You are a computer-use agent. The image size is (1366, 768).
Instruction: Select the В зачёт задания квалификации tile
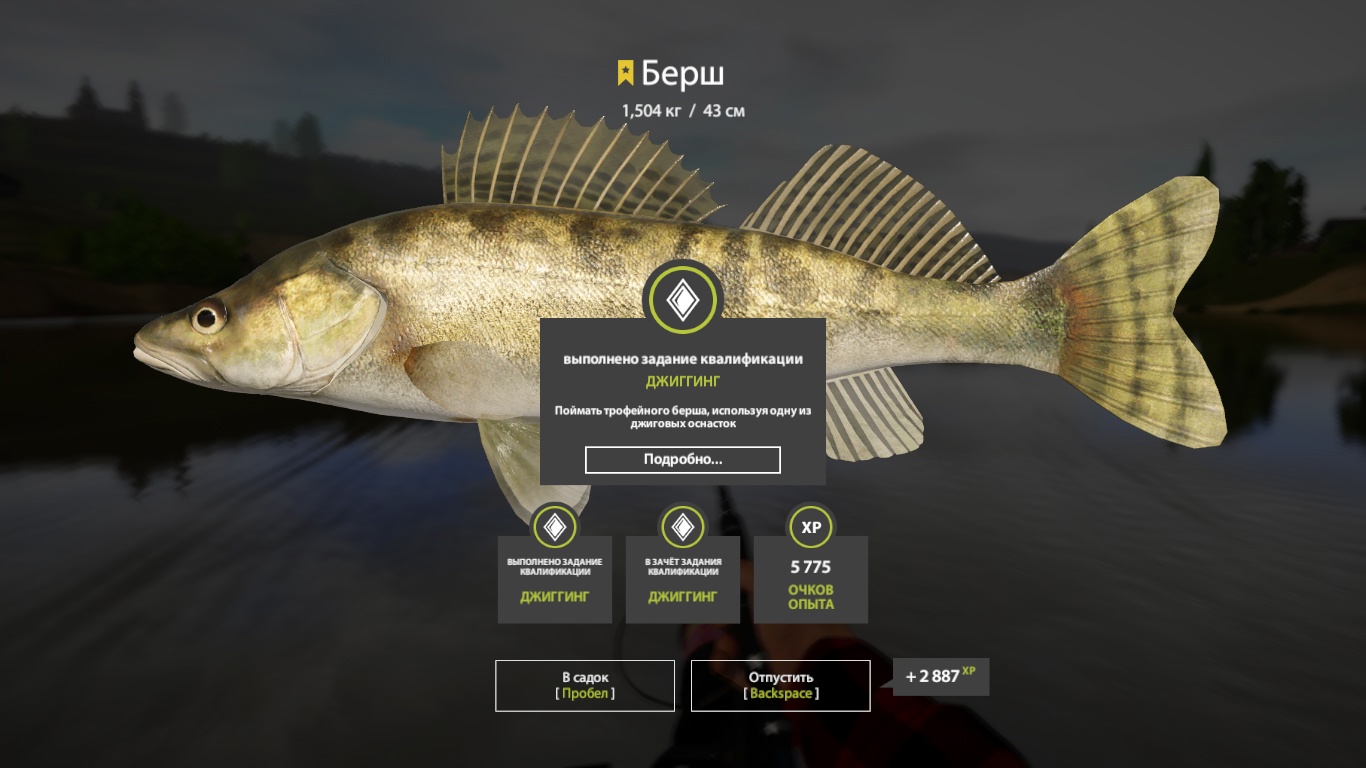(683, 579)
